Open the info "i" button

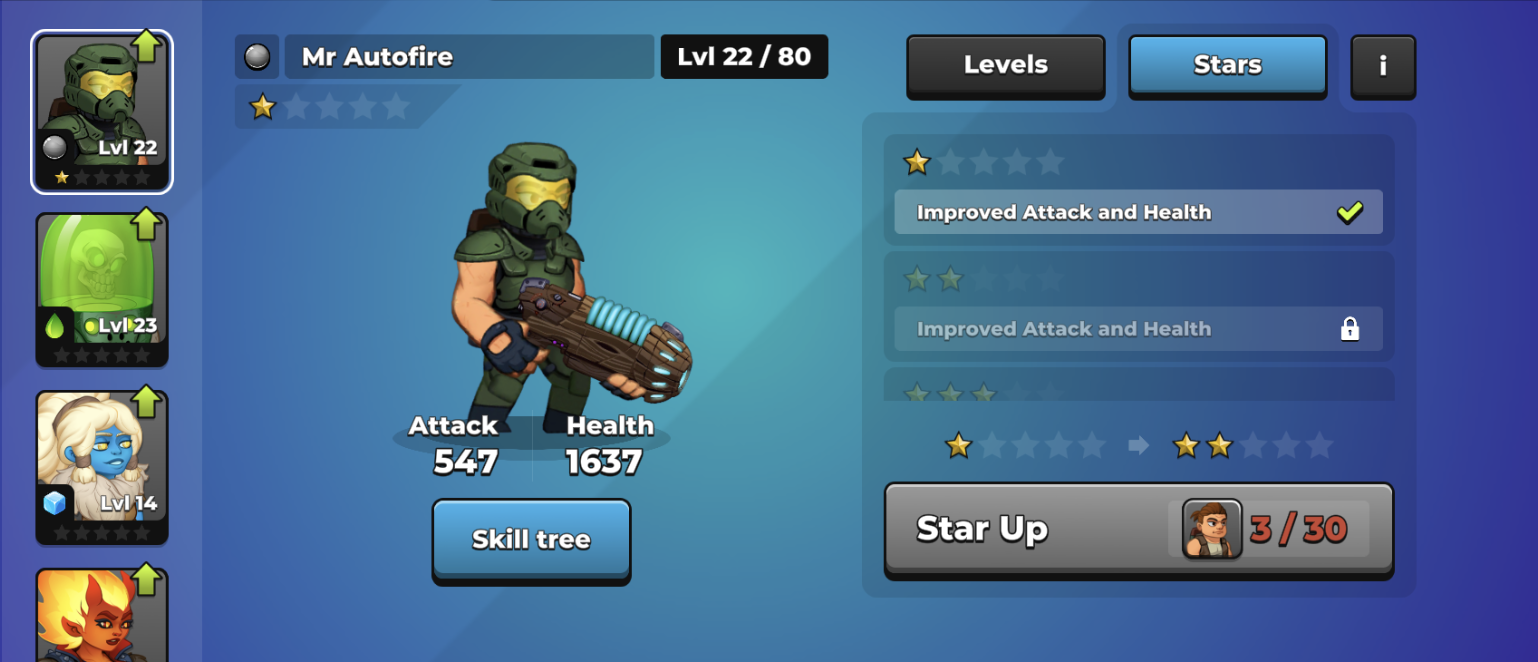tap(1382, 65)
